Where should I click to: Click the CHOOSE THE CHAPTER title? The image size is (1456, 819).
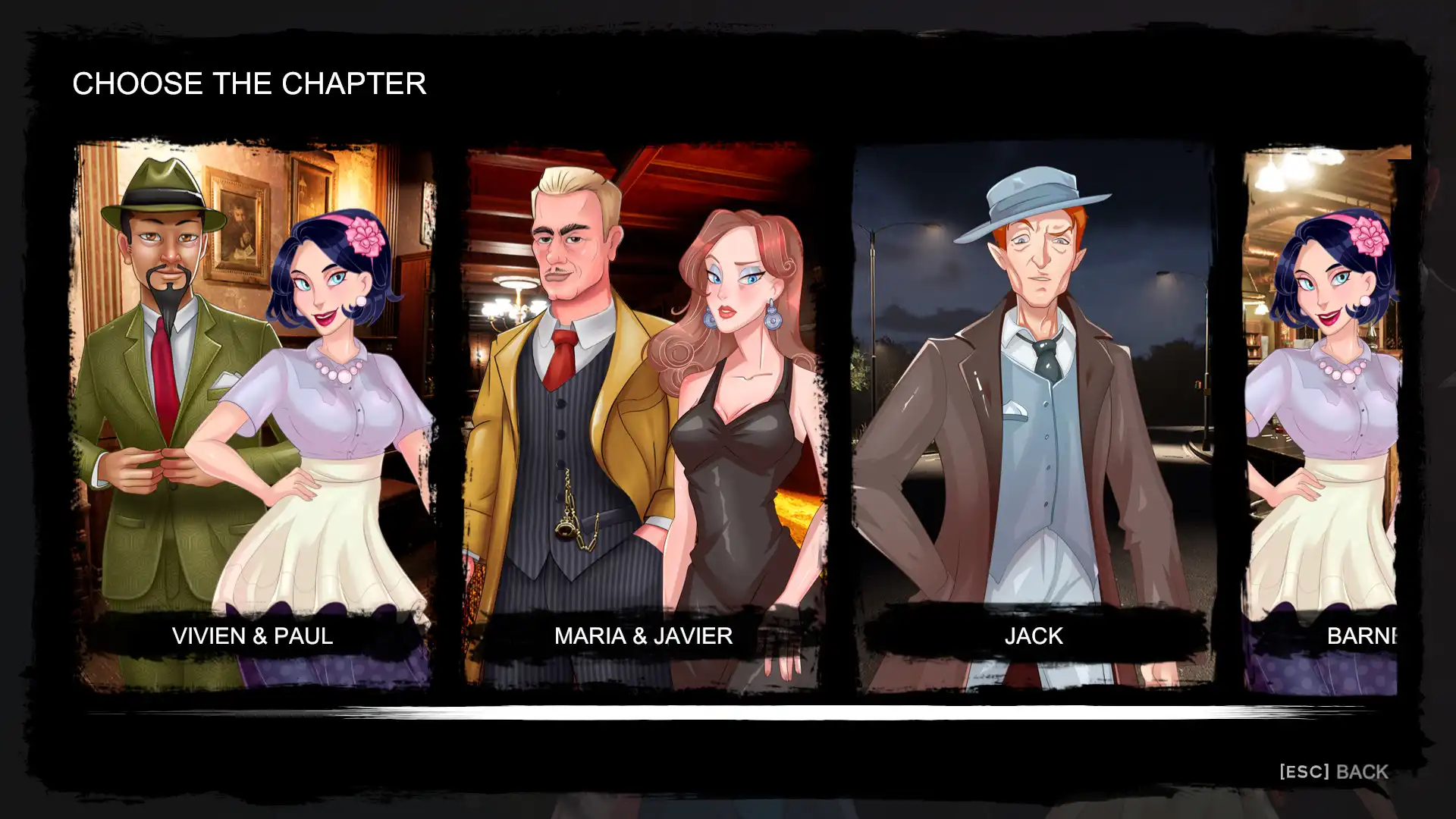click(249, 83)
